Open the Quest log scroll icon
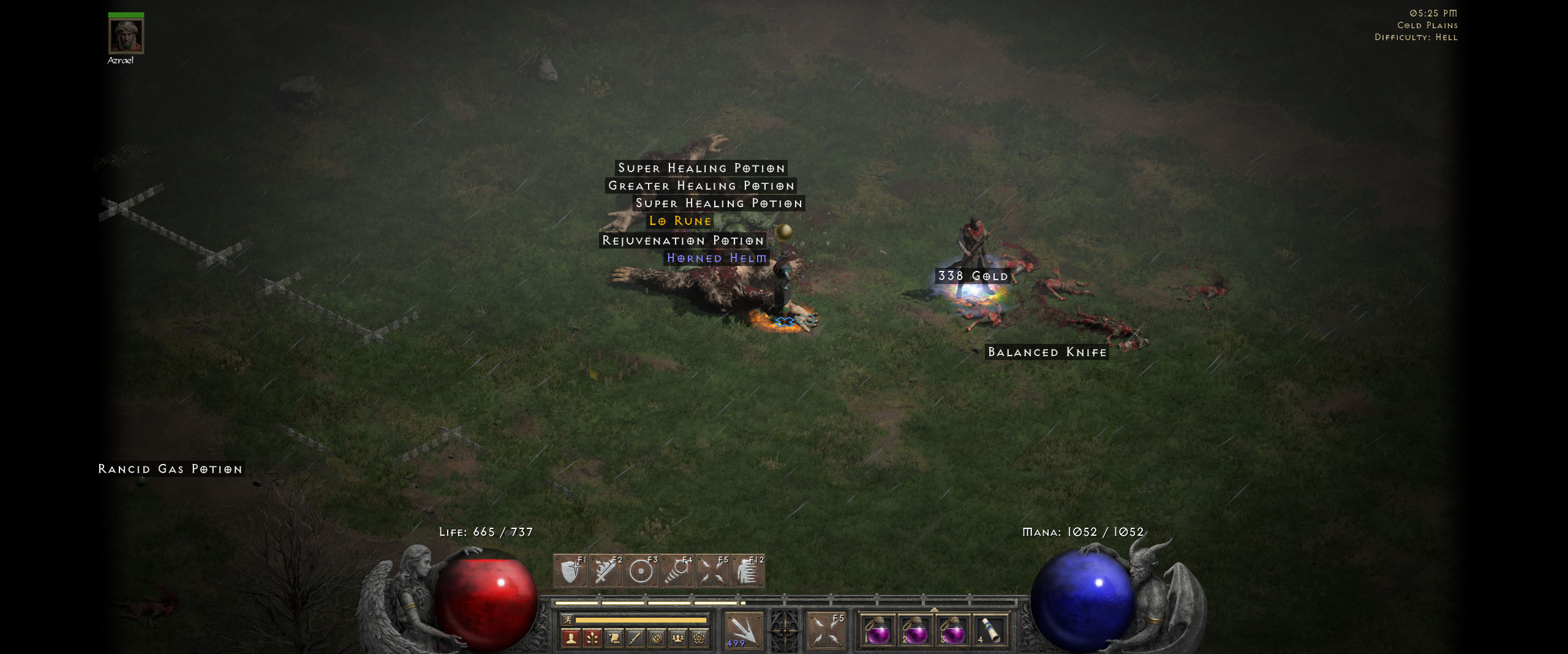The width and height of the screenshot is (1568, 654). (x=614, y=638)
